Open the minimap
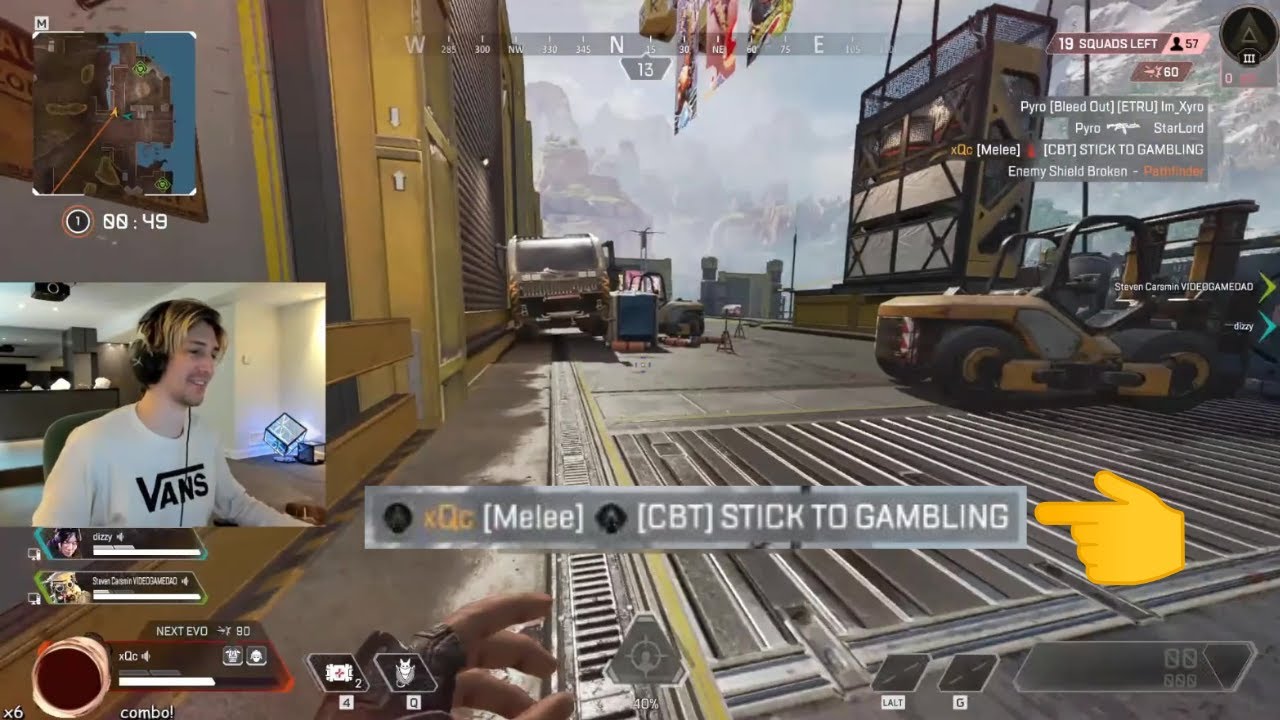 pyautogui.click(x=114, y=113)
